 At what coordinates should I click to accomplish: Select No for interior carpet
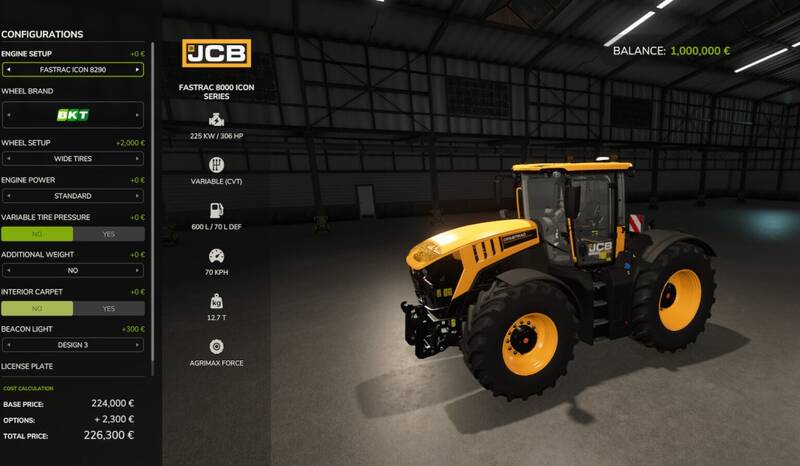37,308
